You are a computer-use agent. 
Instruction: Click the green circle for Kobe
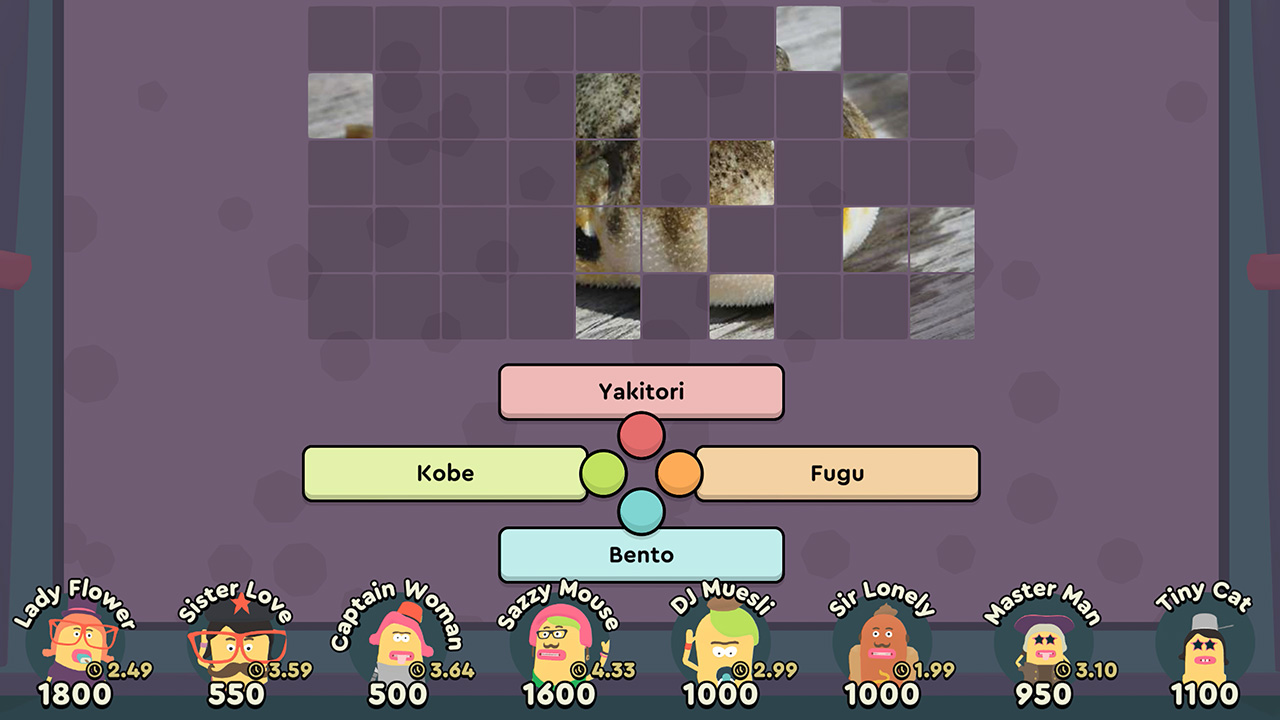coord(604,472)
